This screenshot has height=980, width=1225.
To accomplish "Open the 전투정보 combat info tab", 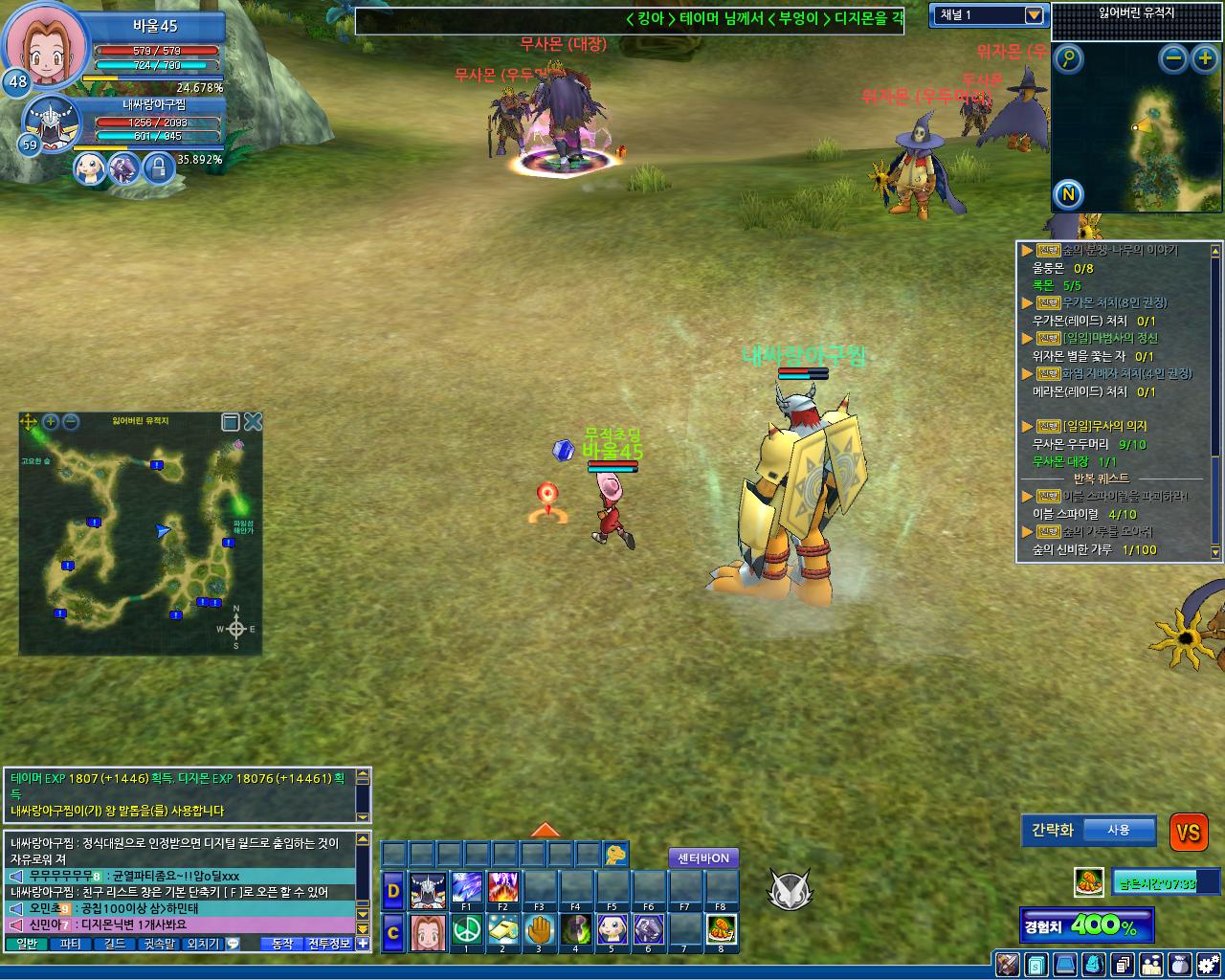I will (329, 944).
